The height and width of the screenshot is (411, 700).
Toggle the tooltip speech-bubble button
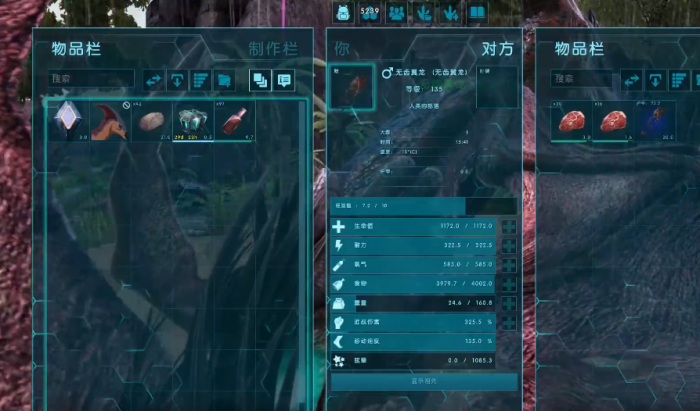pyautogui.click(x=284, y=80)
